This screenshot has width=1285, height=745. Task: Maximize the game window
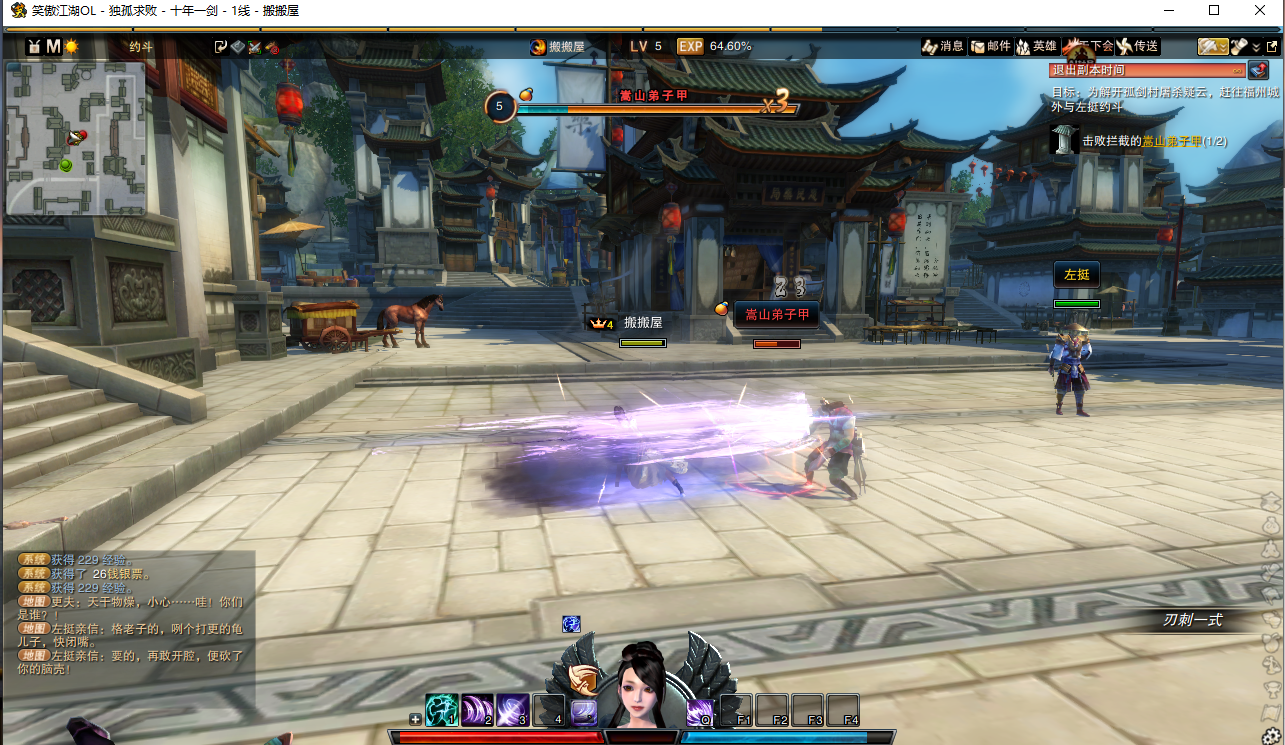[1214, 11]
